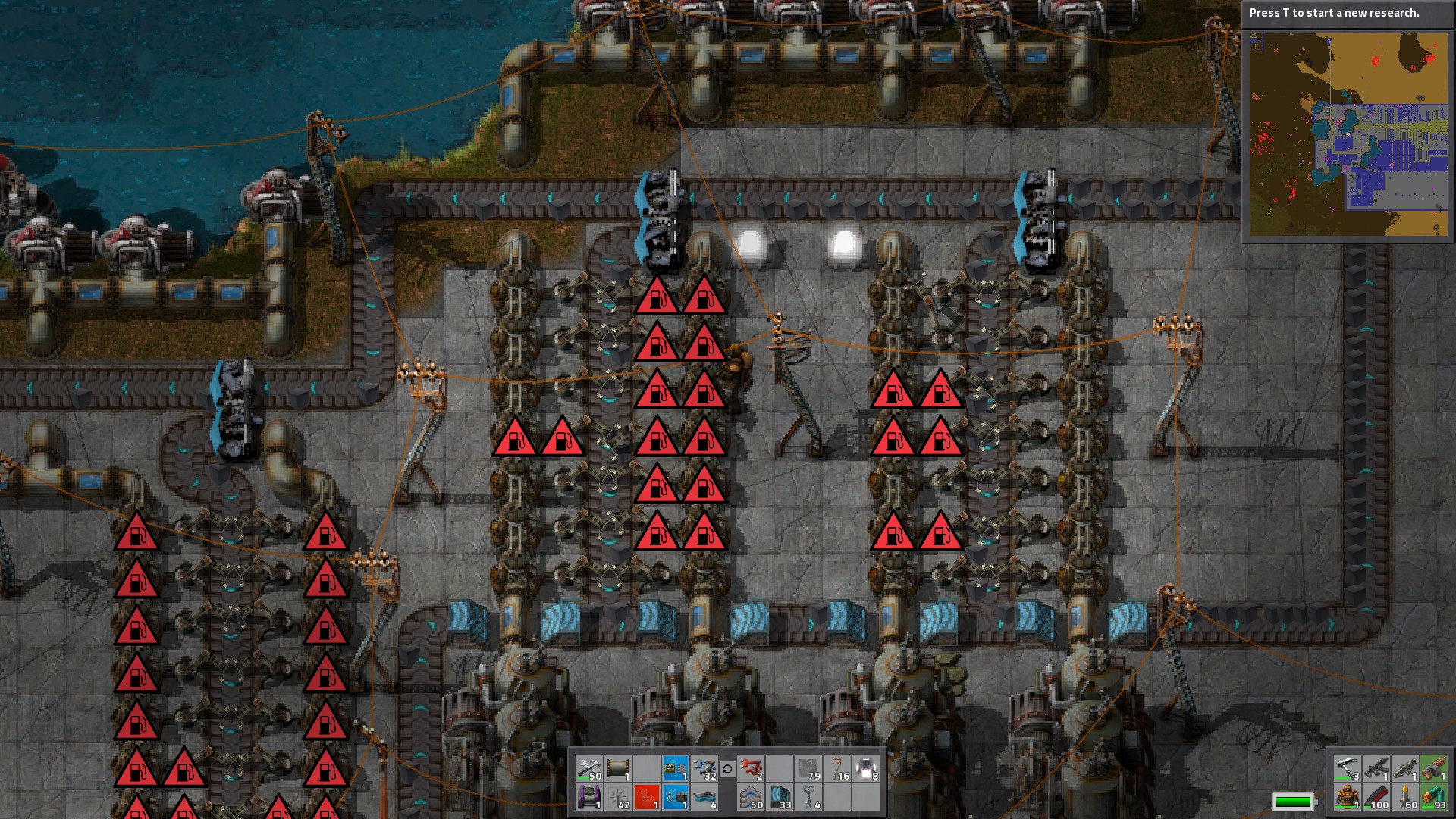Select the express transport belt stack of 50
The width and height of the screenshot is (1456, 819).
tap(751, 797)
